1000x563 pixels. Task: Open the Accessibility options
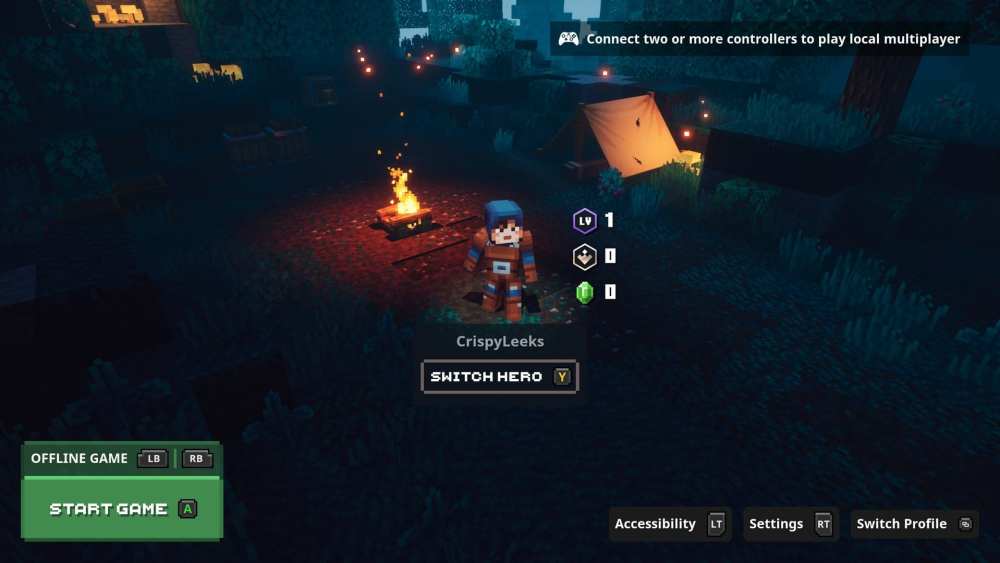point(669,524)
